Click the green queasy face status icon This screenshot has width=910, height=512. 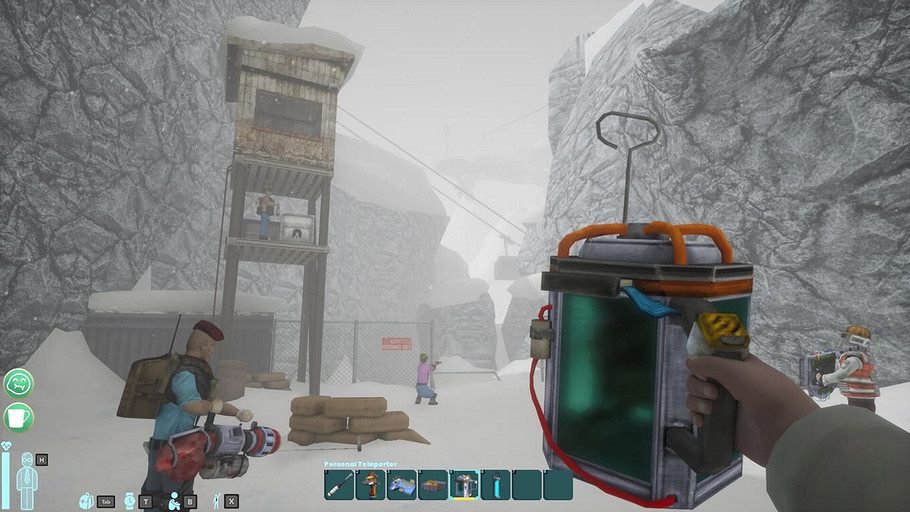click(19, 383)
